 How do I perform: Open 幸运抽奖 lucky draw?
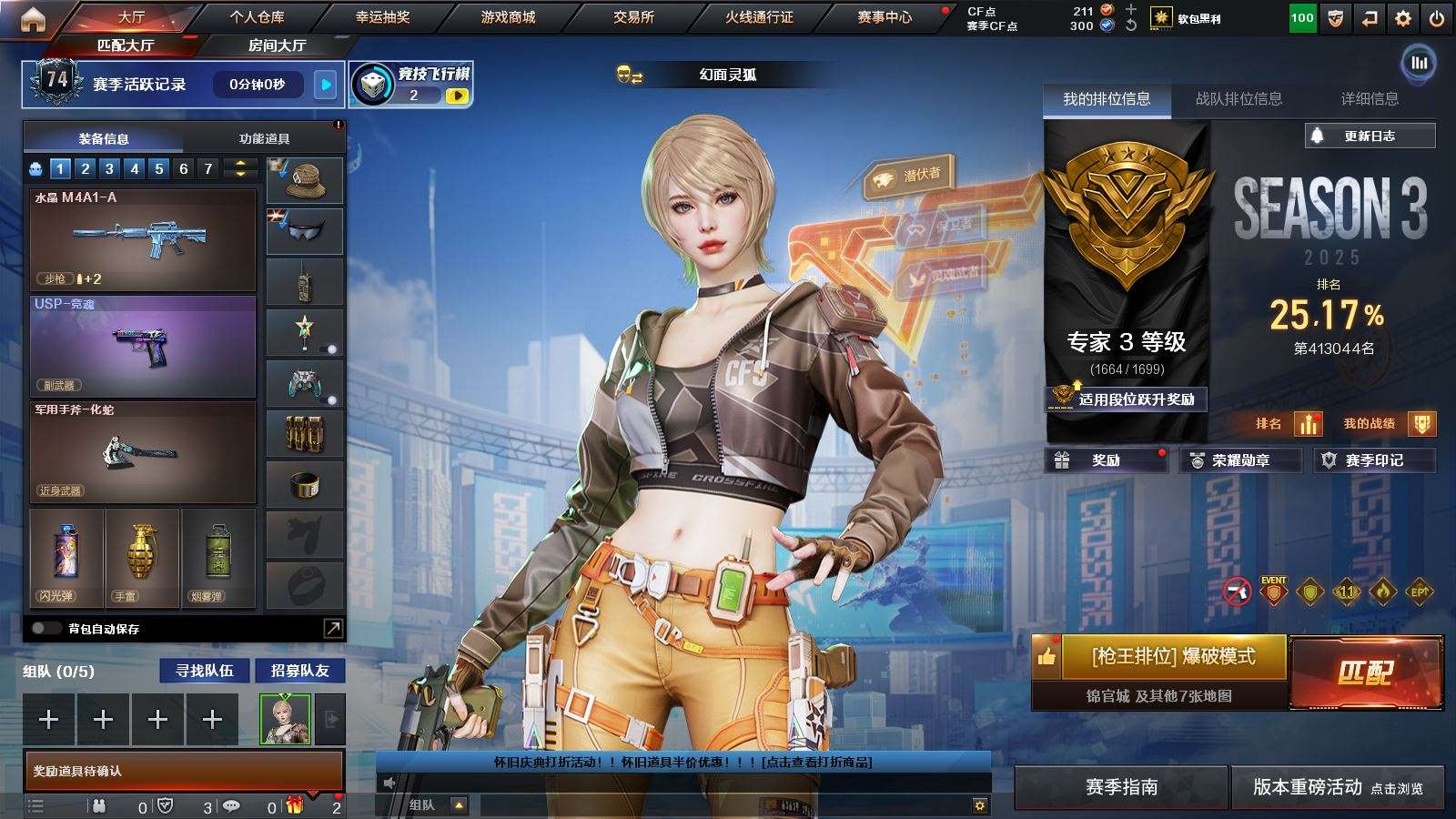382,16
